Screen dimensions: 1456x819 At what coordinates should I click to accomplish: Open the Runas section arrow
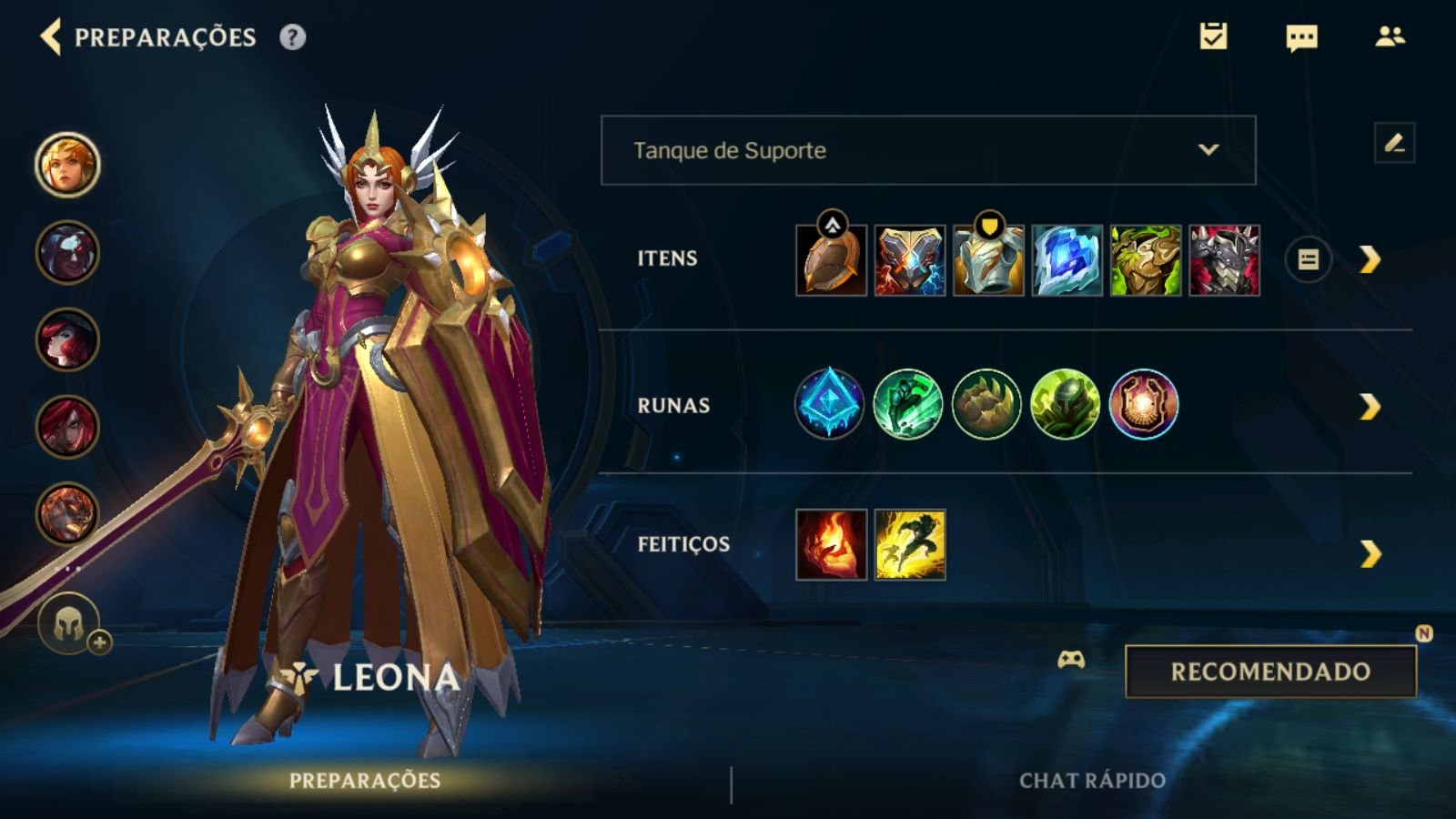[1370, 407]
